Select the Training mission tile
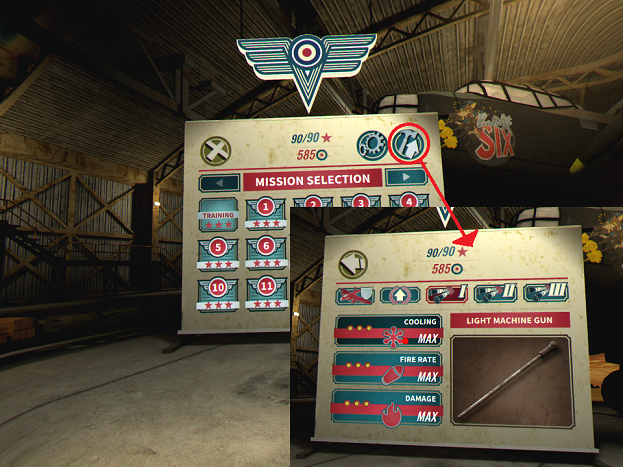Image resolution: width=623 pixels, height=467 pixels. tap(217, 219)
